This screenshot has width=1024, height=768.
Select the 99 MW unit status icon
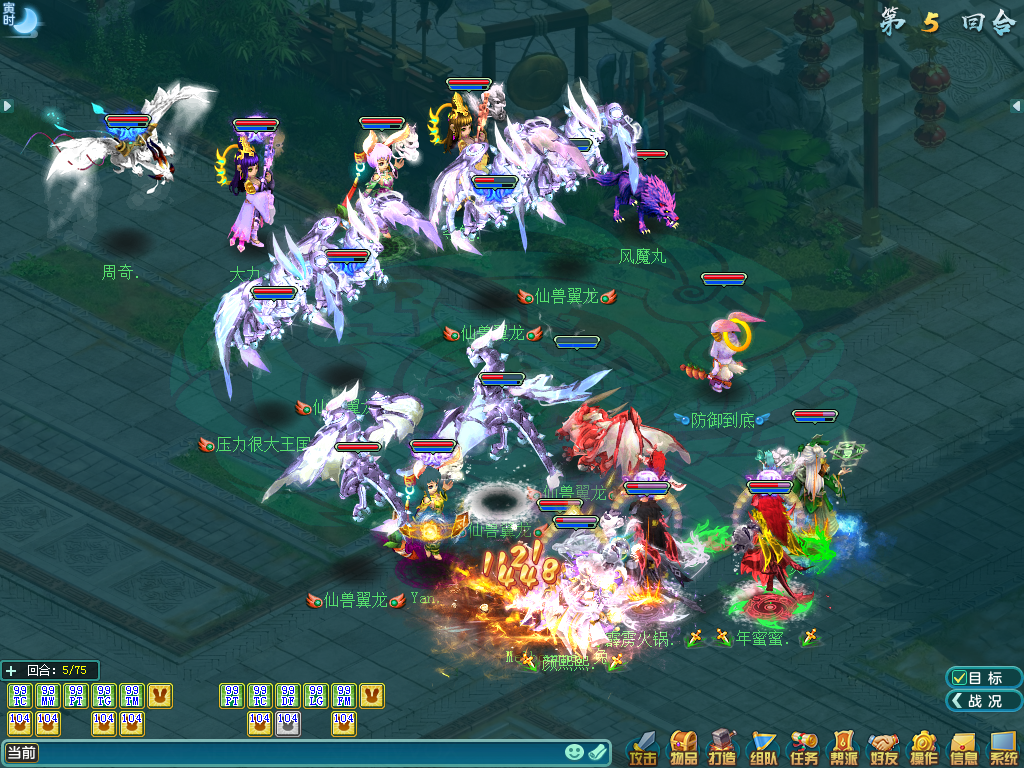point(47,695)
